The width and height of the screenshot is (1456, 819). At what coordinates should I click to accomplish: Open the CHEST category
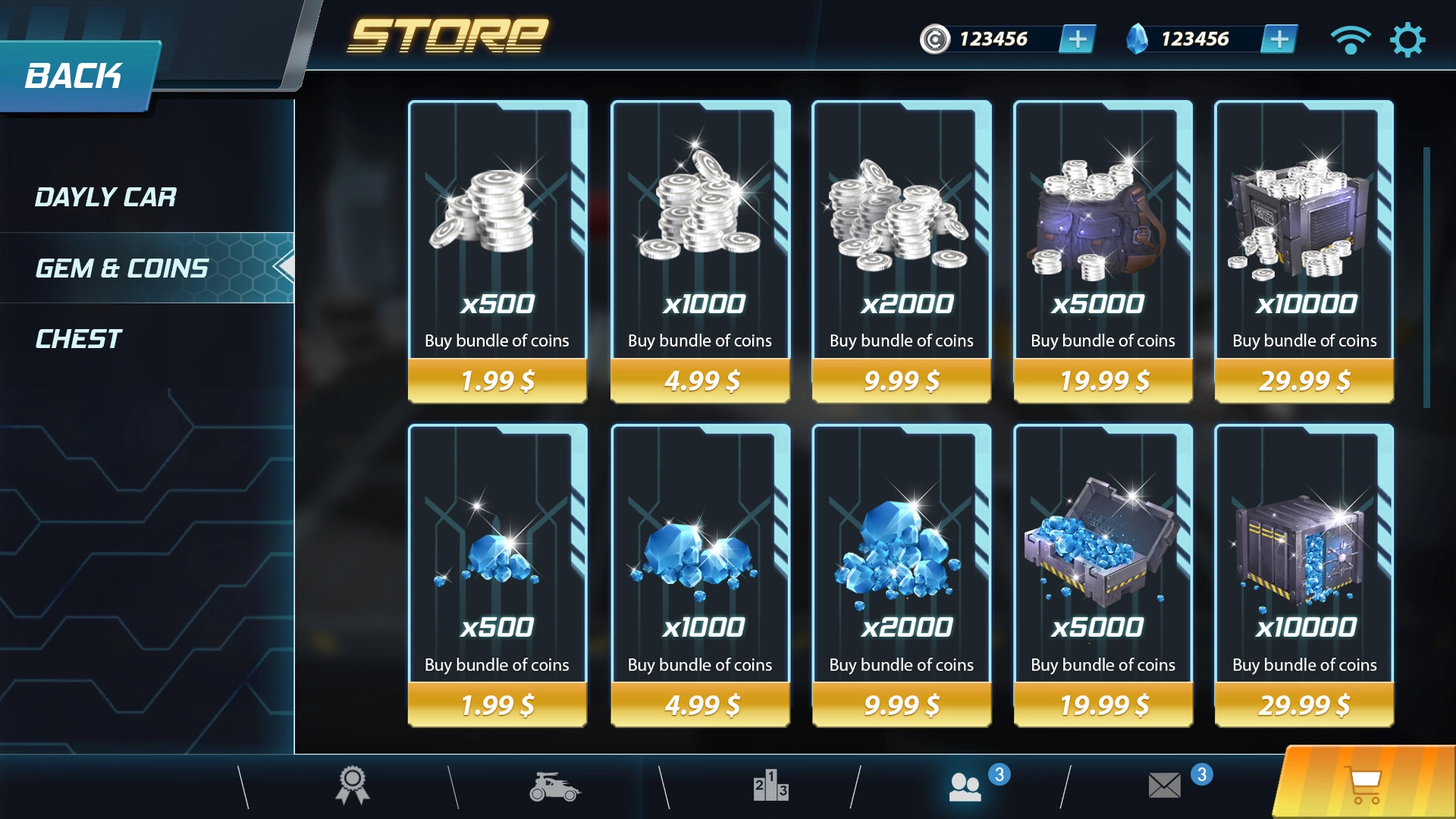[x=79, y=339]
